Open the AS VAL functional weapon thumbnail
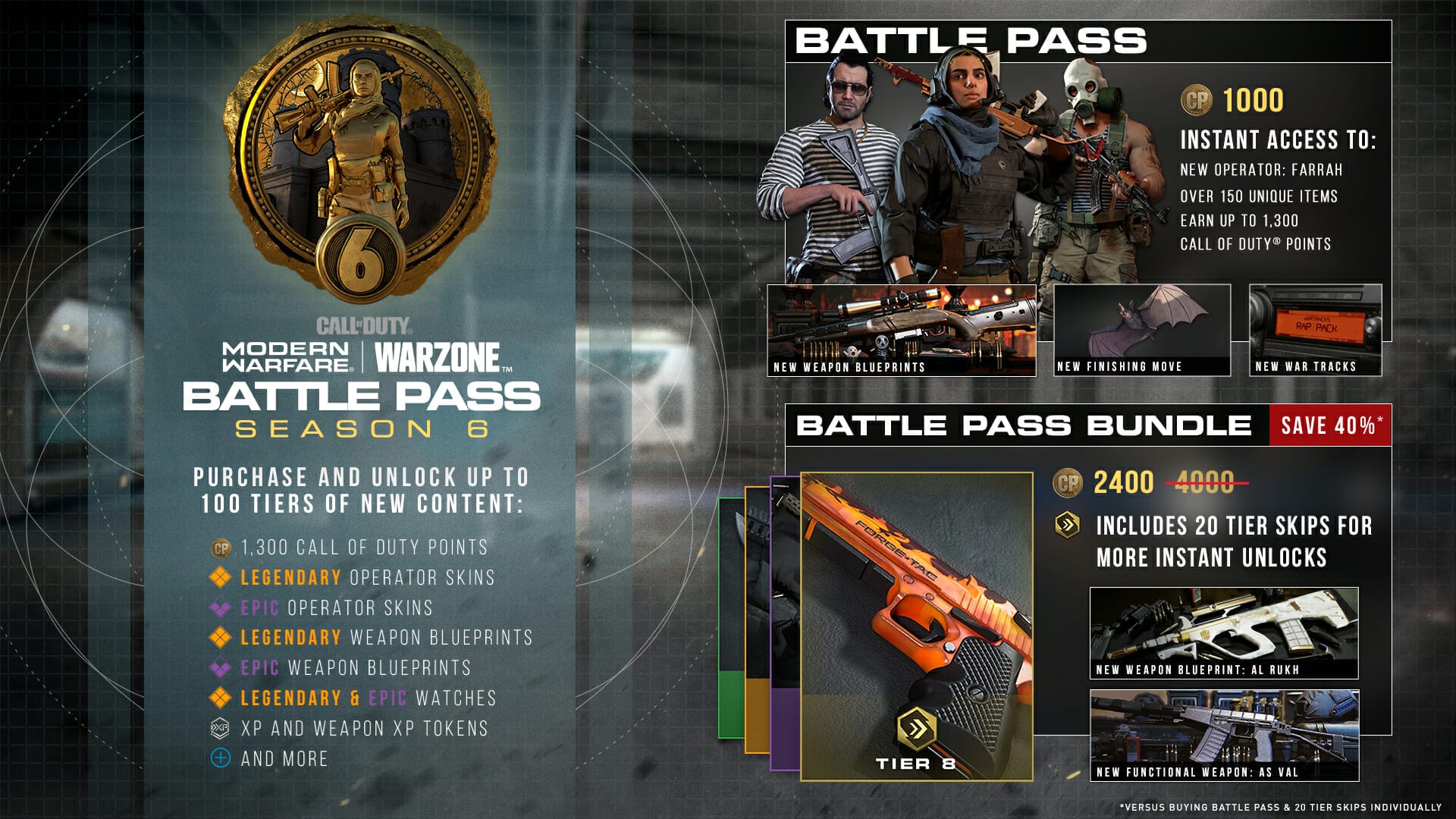This screenshot has width=1456, height=819. (x=1223, y=735)
